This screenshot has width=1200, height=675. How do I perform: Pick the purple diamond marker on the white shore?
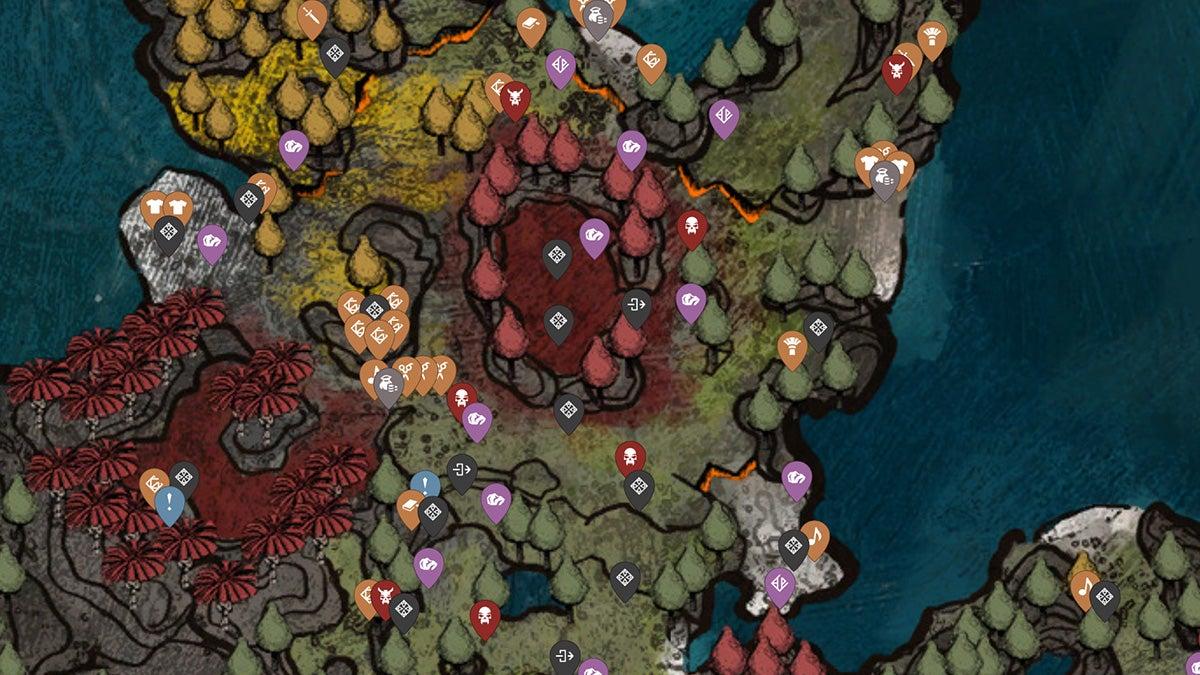(779, 584)
